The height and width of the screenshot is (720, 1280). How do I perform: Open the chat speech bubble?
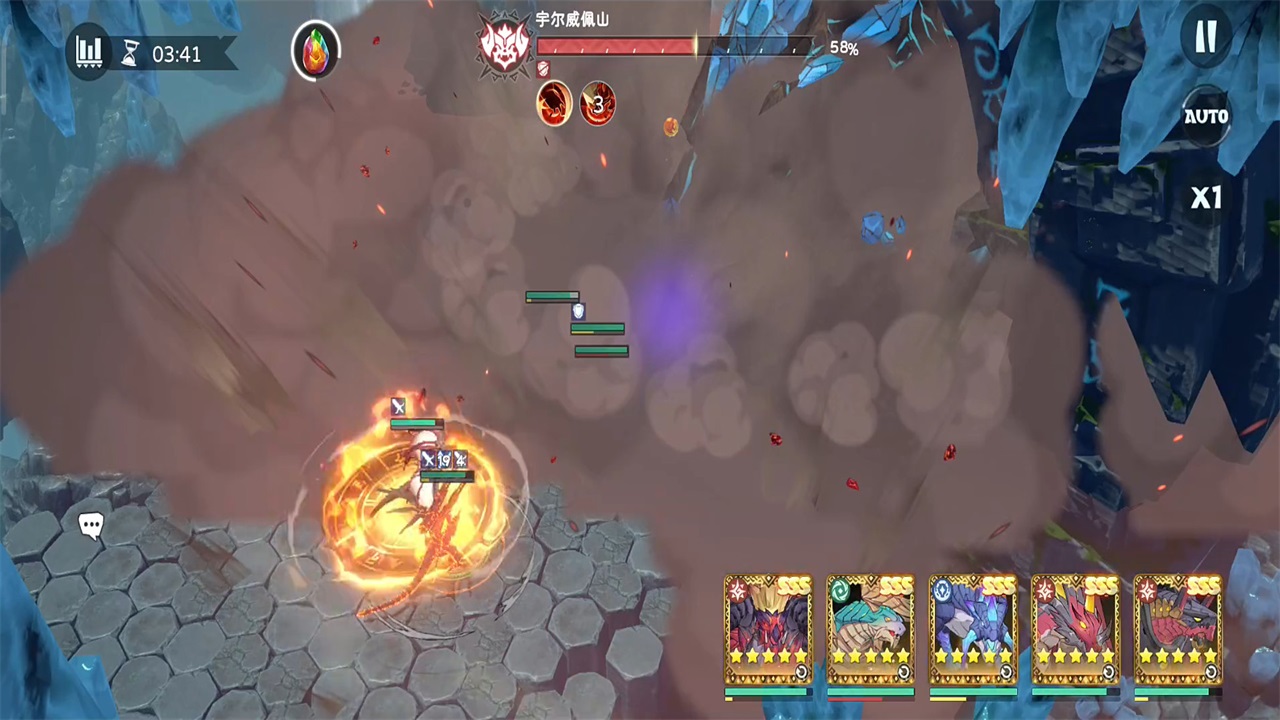point(91,525)
